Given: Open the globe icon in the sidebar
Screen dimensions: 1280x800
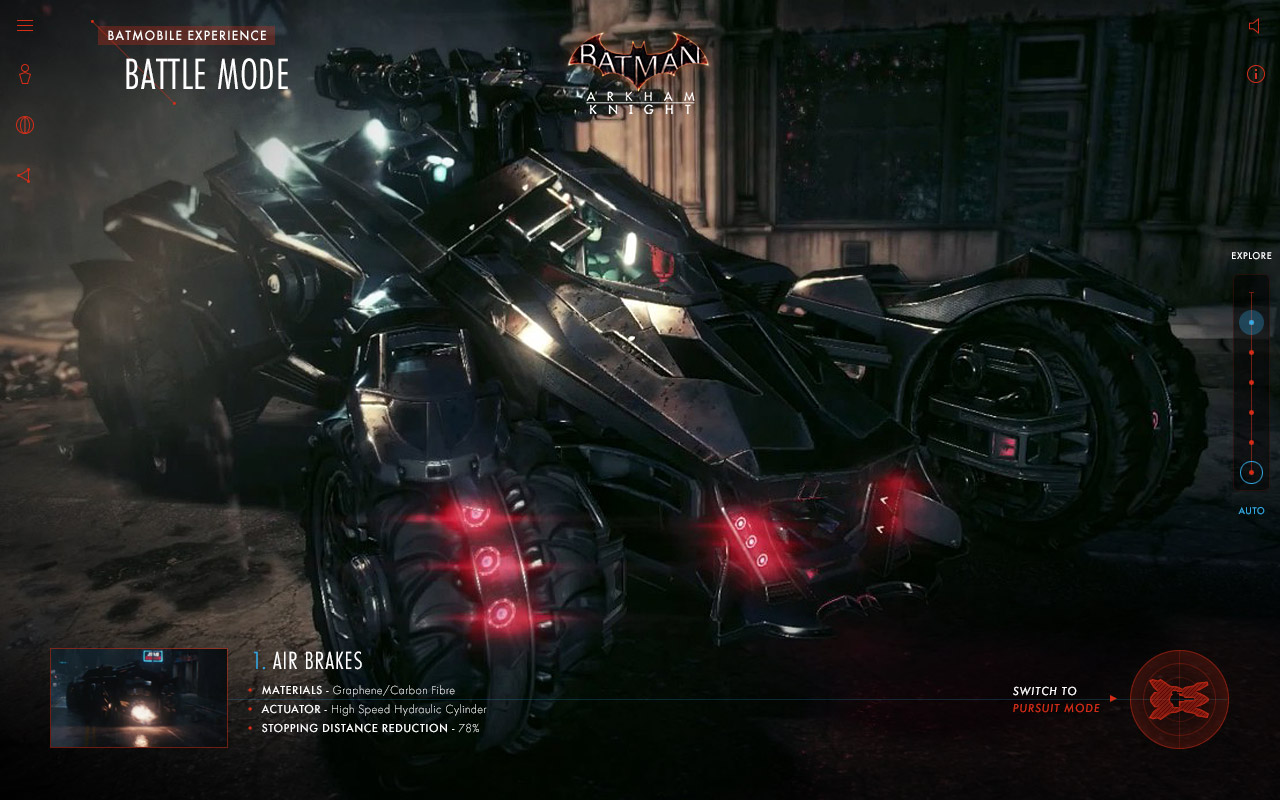Looking at the screenshot, I should point(25,125).
